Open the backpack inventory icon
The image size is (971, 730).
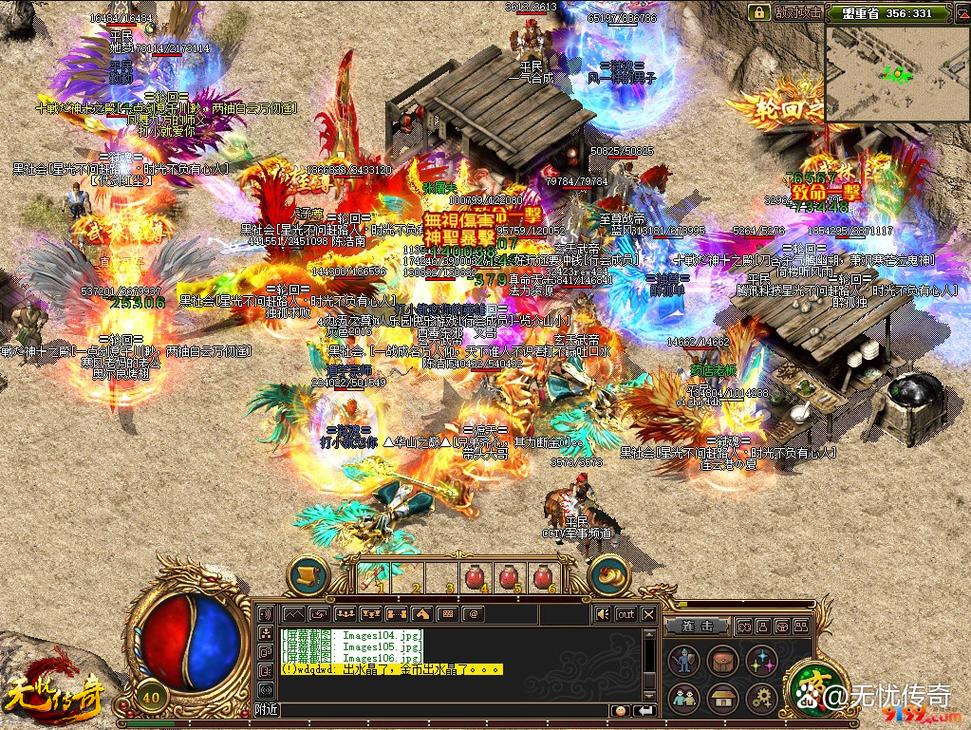[x=723, y=660]
